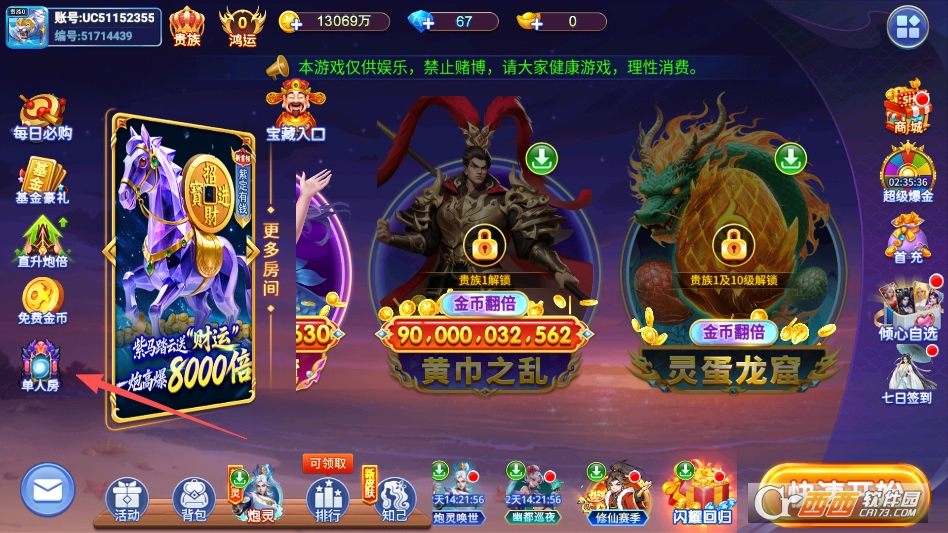
Task: Open the 首充 first recharge offer
Action: click(x=908, y=238)
